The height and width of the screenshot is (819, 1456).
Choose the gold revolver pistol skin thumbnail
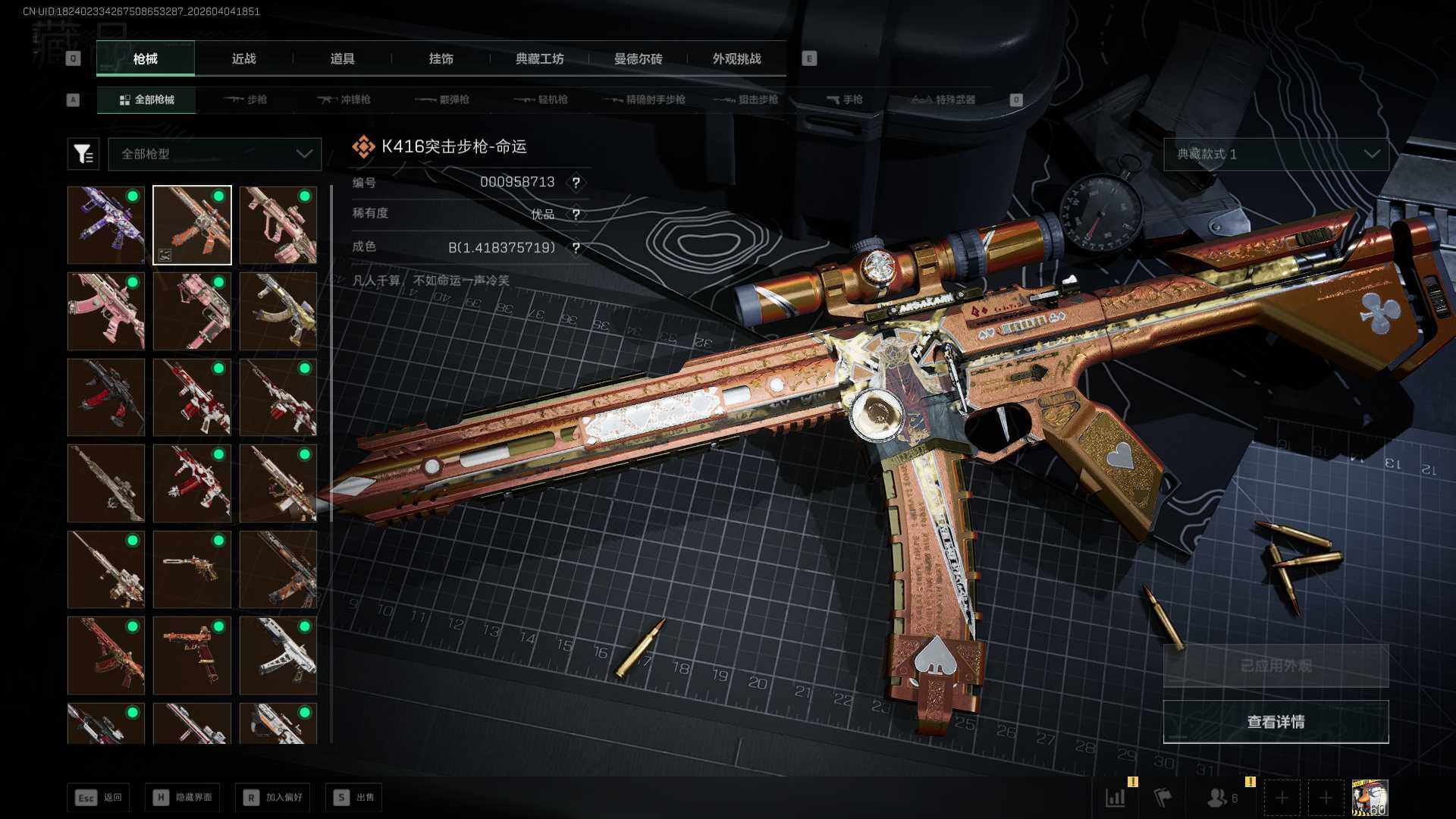coord(192,570)
